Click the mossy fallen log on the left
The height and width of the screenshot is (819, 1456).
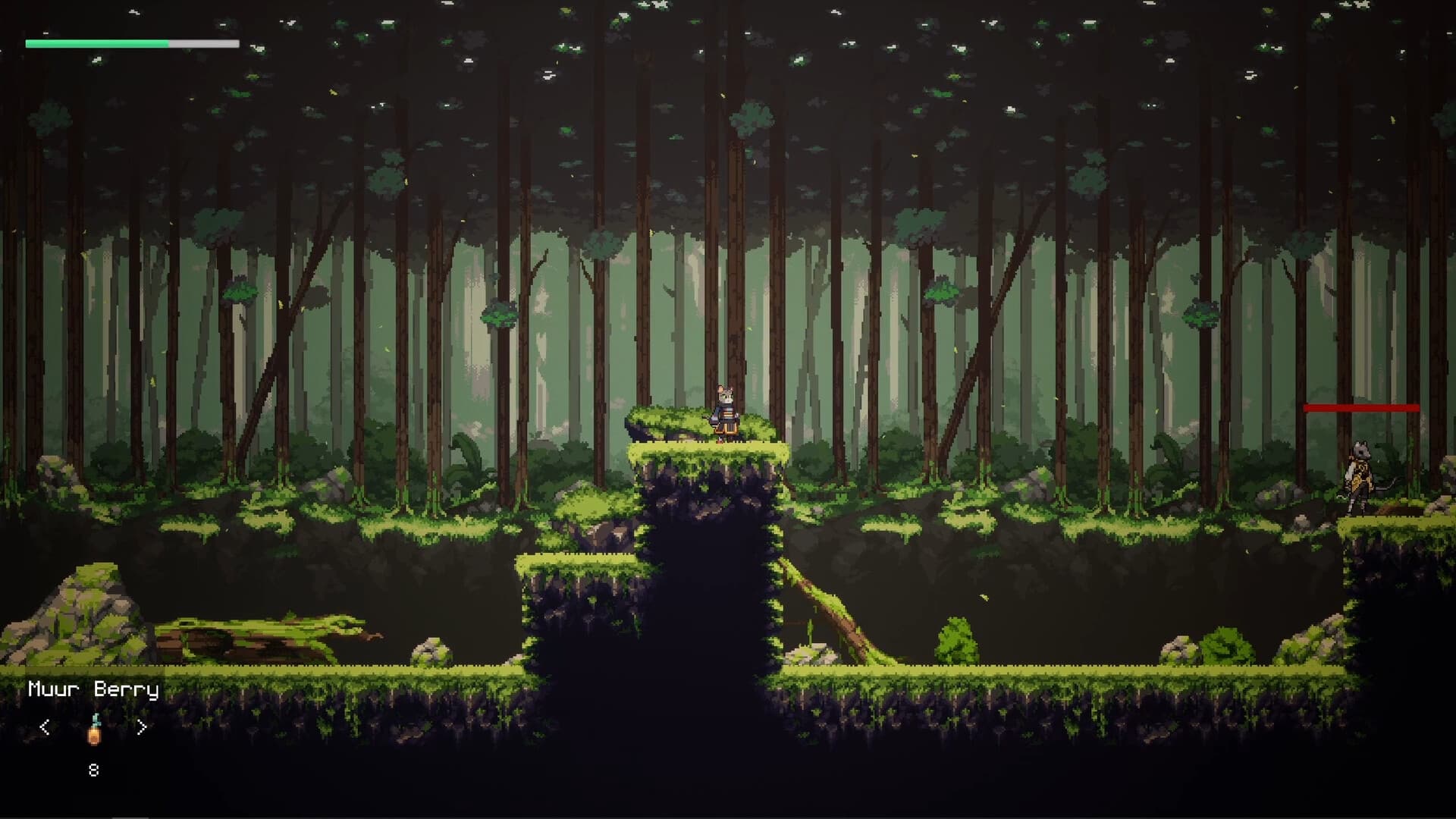click(x=258, y=637)
